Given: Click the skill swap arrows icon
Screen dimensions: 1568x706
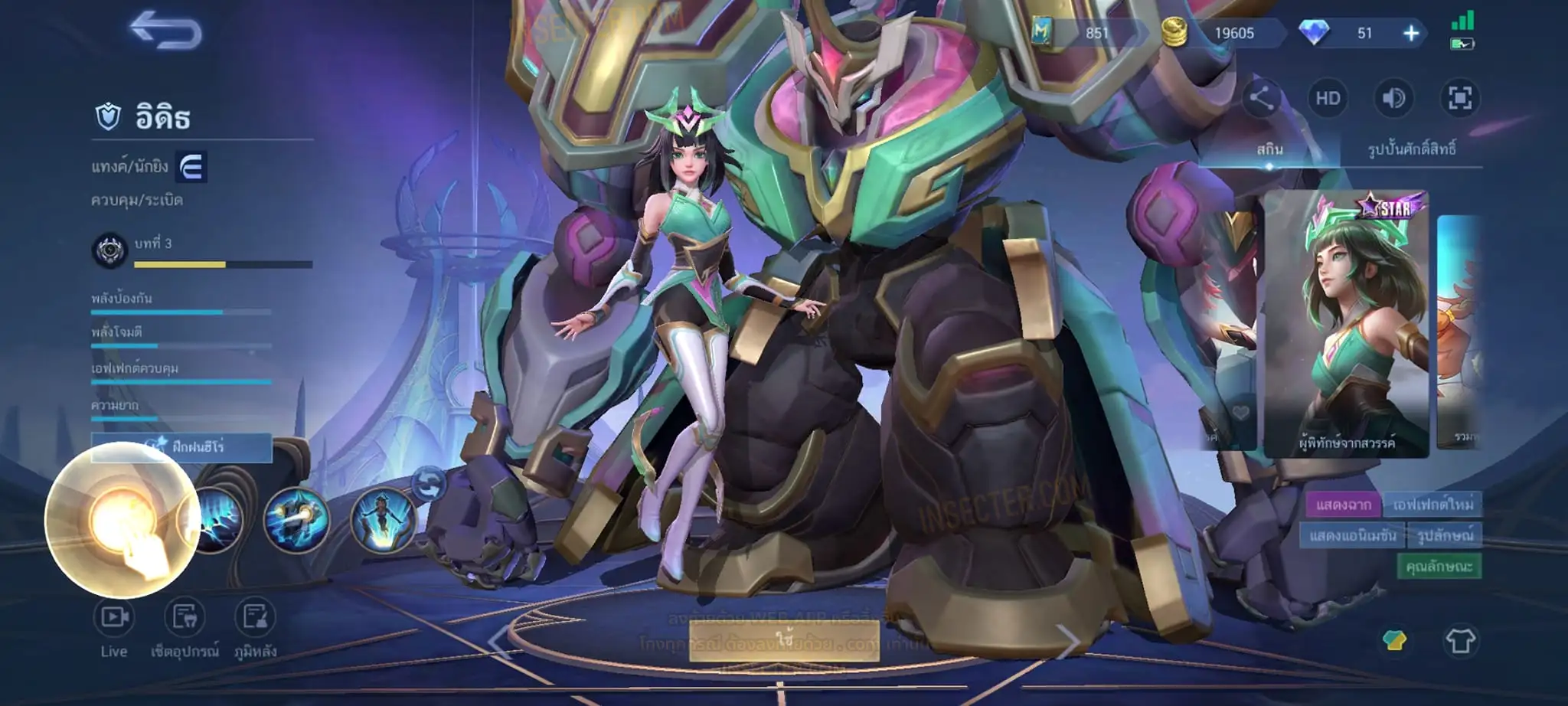Looking at the screenshot, I should pos(429,484).
